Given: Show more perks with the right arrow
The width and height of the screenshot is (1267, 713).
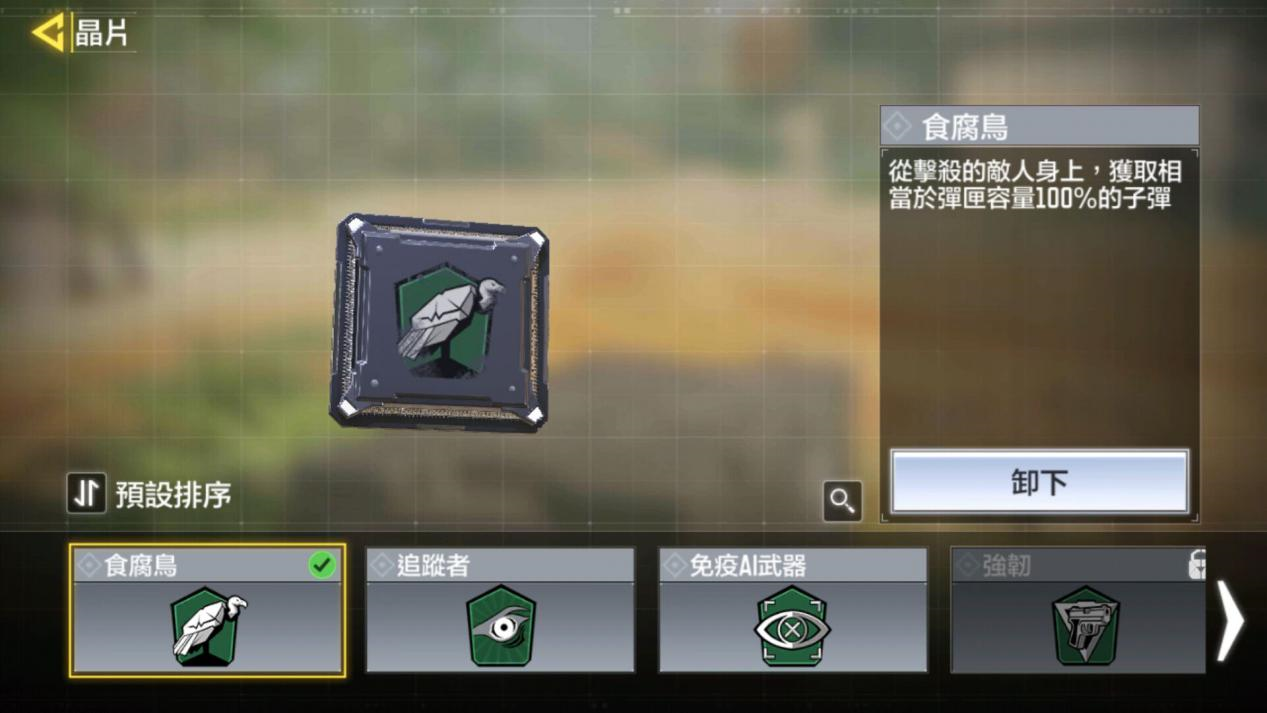Looking at the screenshot, I should [x=1231, y=621].
